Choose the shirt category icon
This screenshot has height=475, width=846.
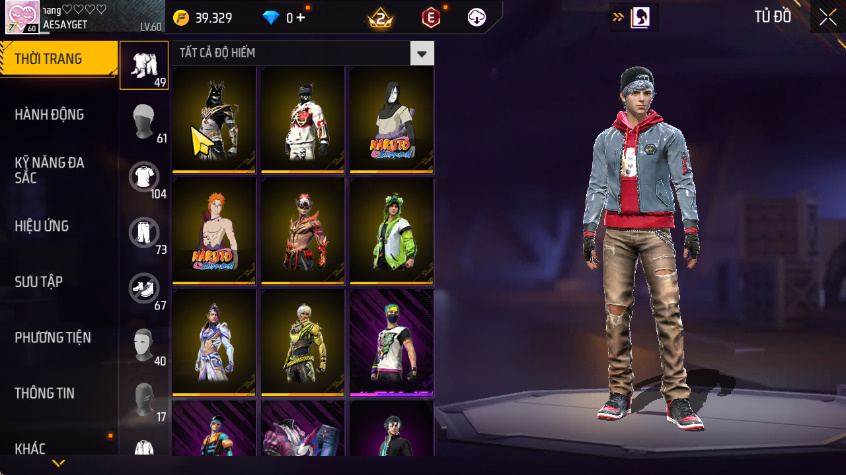pos(144,177)
